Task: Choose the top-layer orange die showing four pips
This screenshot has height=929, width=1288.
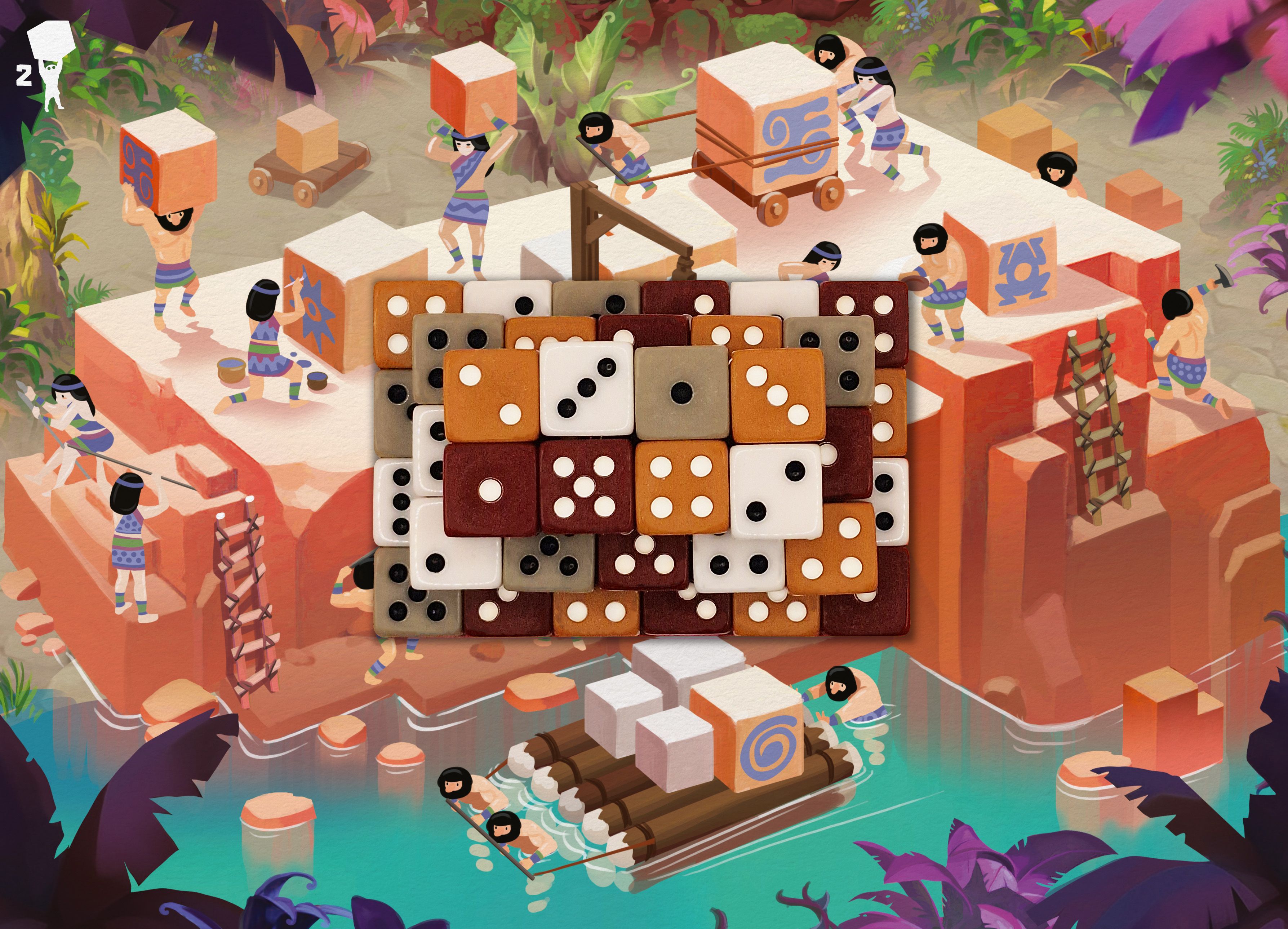Action: click(681, 487)
